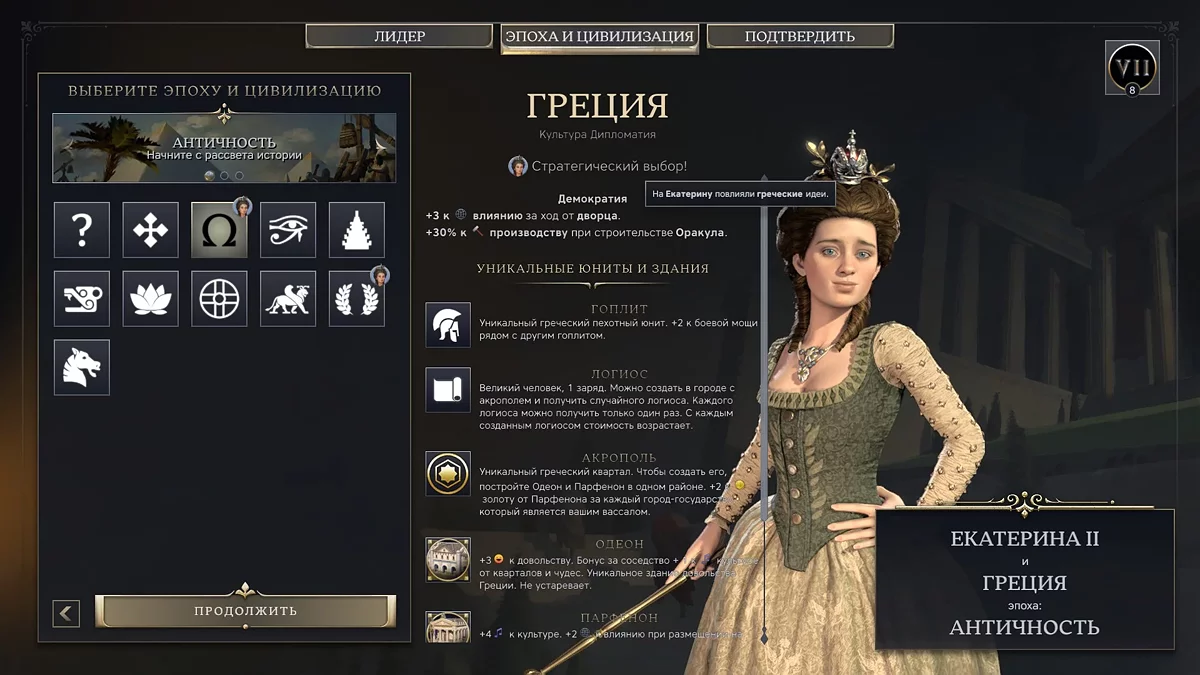Choose the random civilization question mark tile
The height and width of the screenshot is (675, 1200).
pos(82,230)
